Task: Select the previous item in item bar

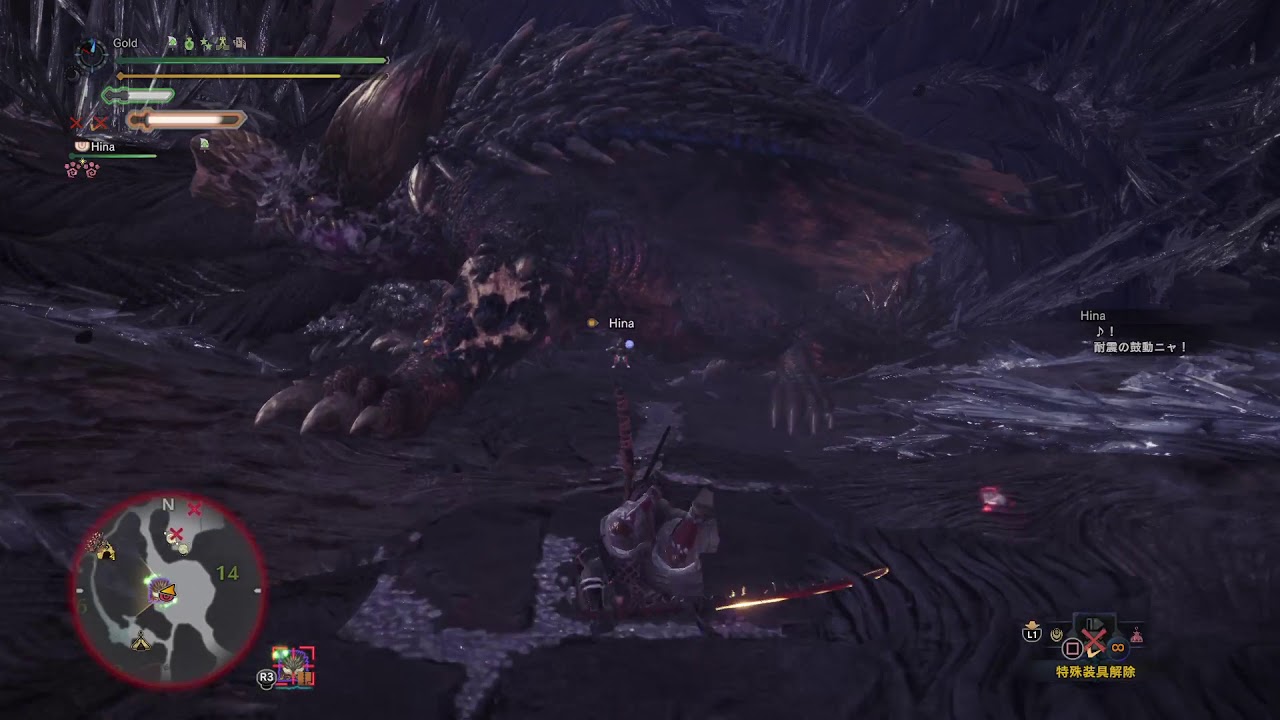Action: point(1057,634)
